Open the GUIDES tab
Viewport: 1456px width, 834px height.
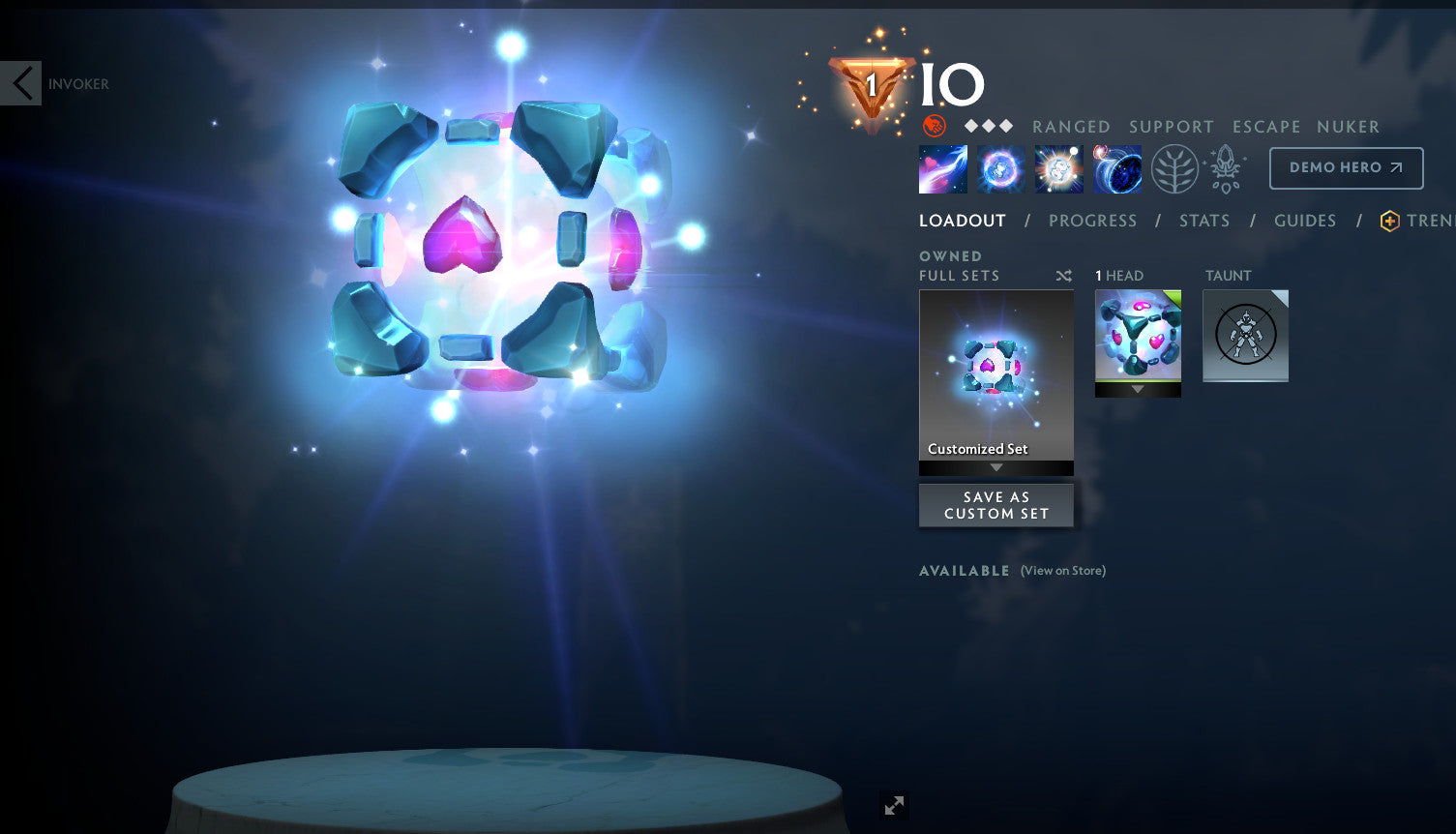[1305, 221]
